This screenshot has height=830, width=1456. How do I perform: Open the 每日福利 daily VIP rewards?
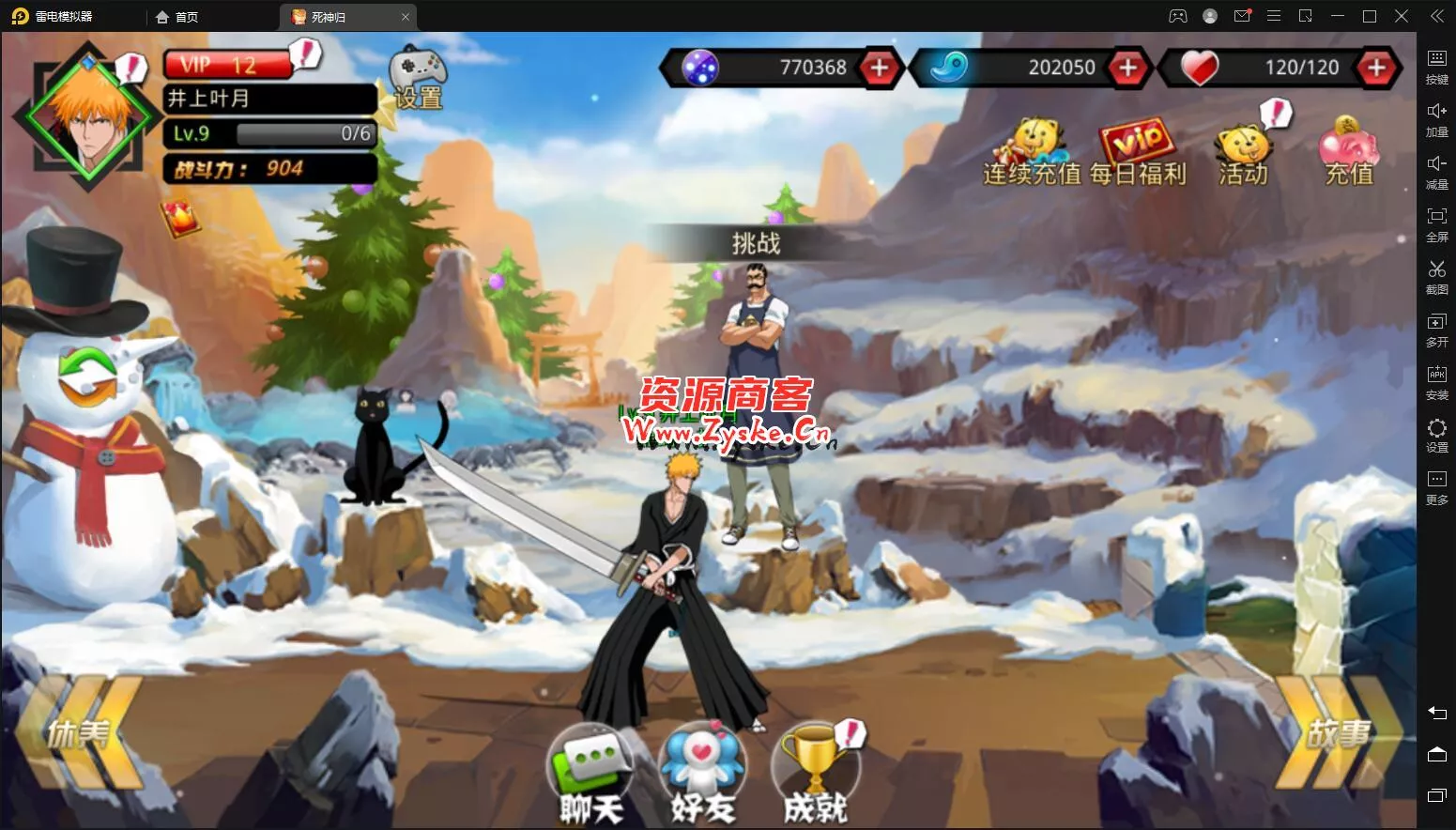click(x=1138, y=154)
